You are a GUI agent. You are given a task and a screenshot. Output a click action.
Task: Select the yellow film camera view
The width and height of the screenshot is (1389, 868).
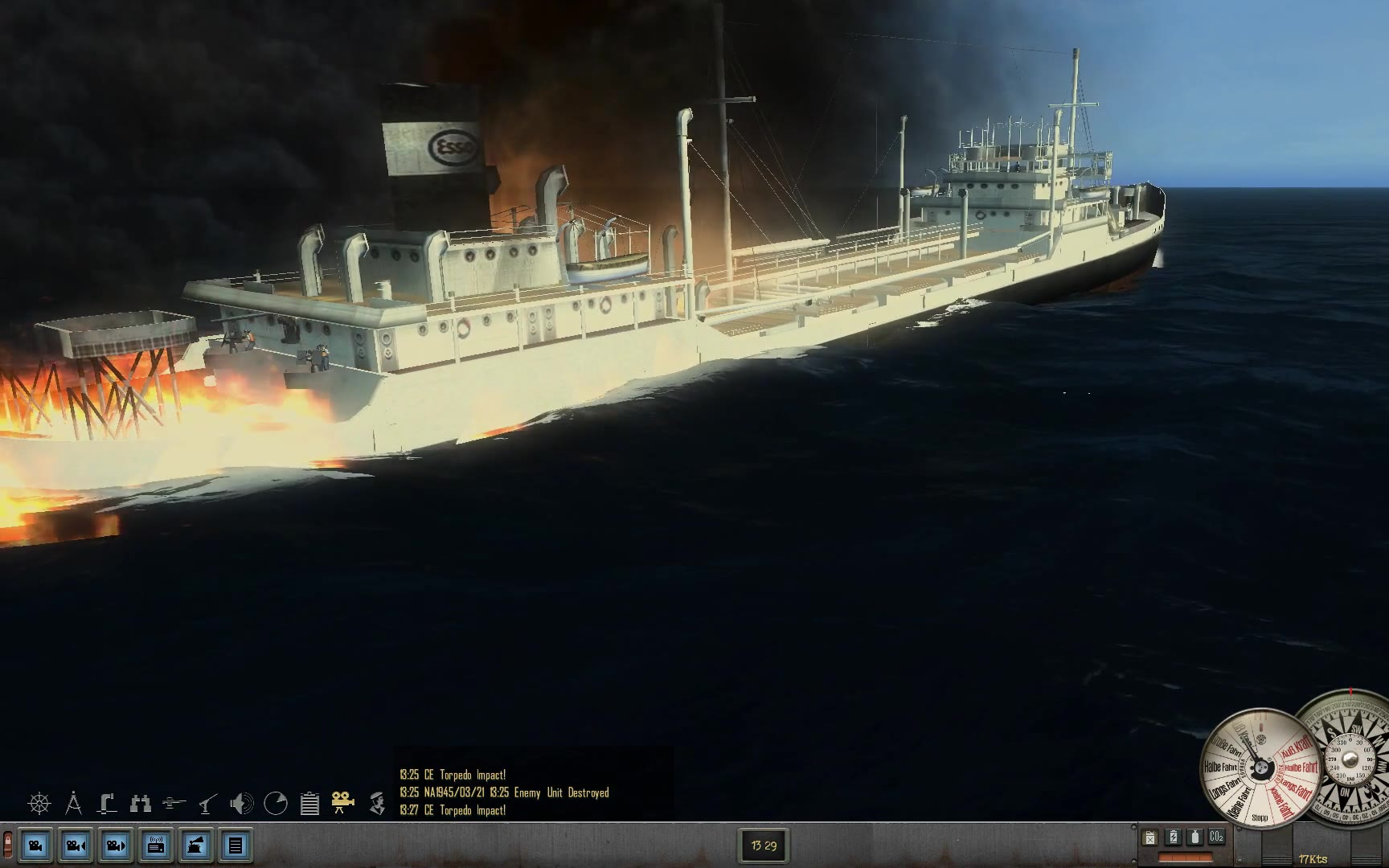[x=343, y=803]
